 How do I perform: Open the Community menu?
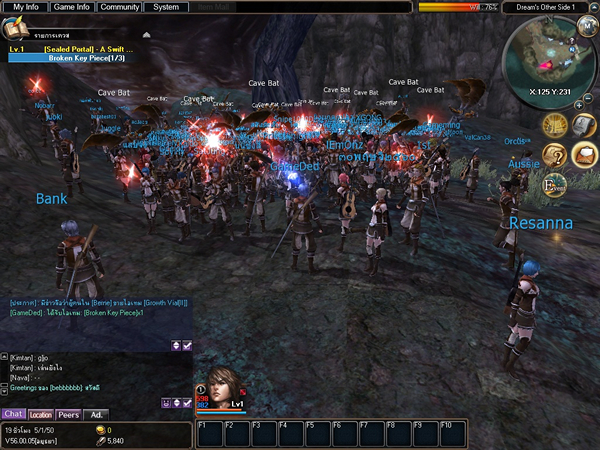coord(120,7)
